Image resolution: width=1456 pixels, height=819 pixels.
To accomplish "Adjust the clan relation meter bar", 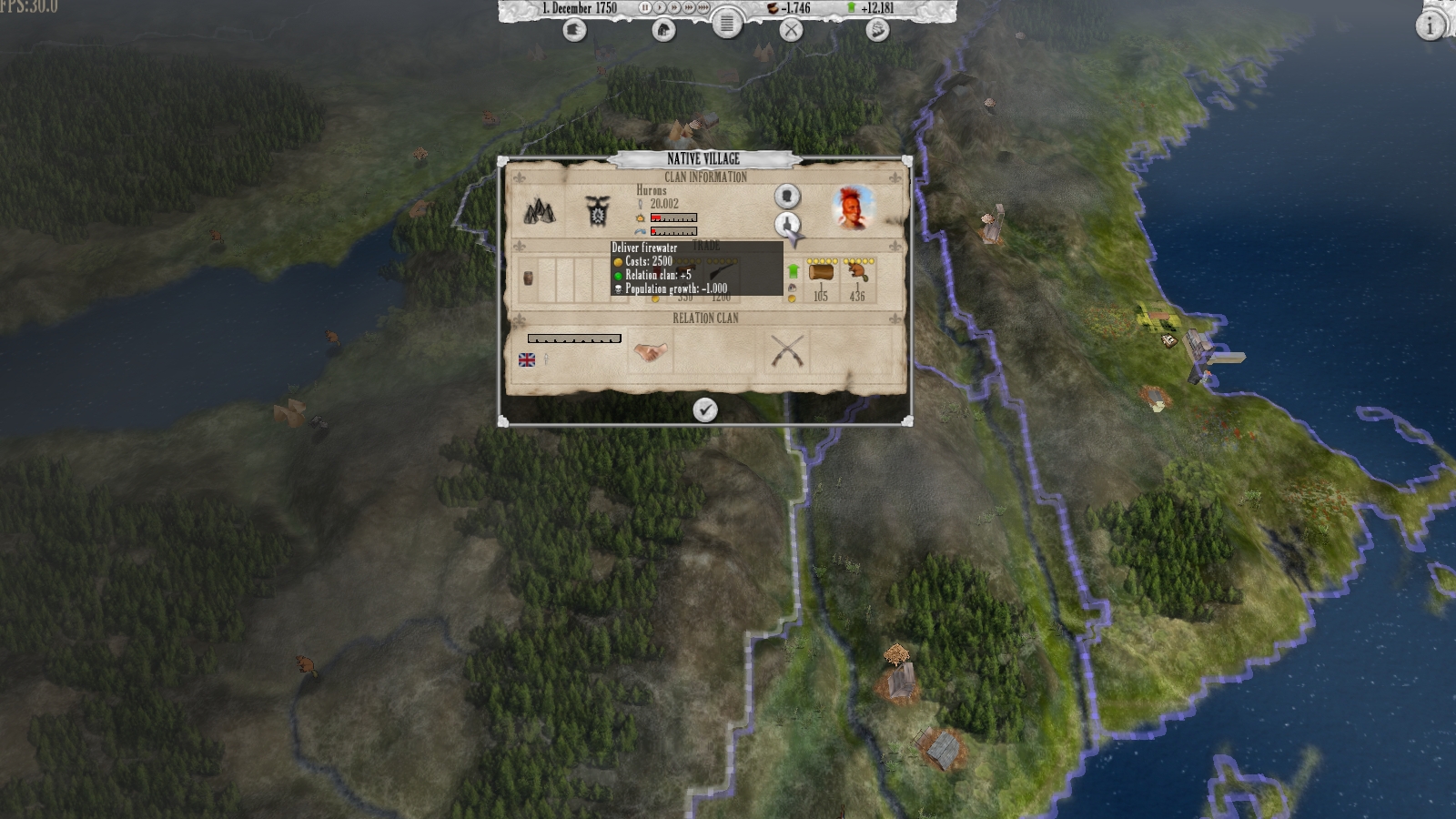I will 573,339.
